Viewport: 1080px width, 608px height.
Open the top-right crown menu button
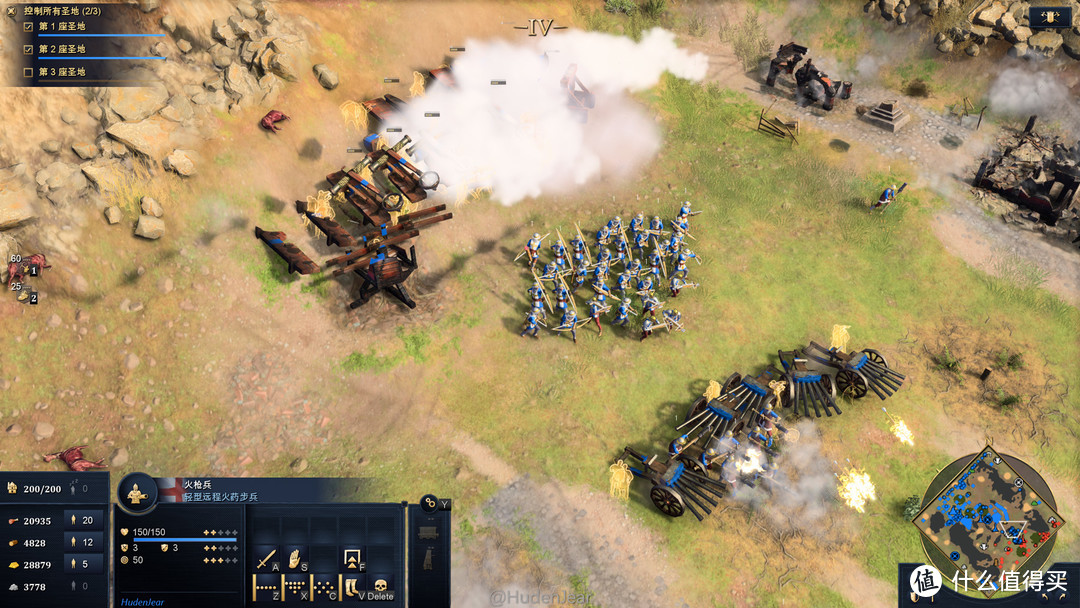[x=1050, y=17]
